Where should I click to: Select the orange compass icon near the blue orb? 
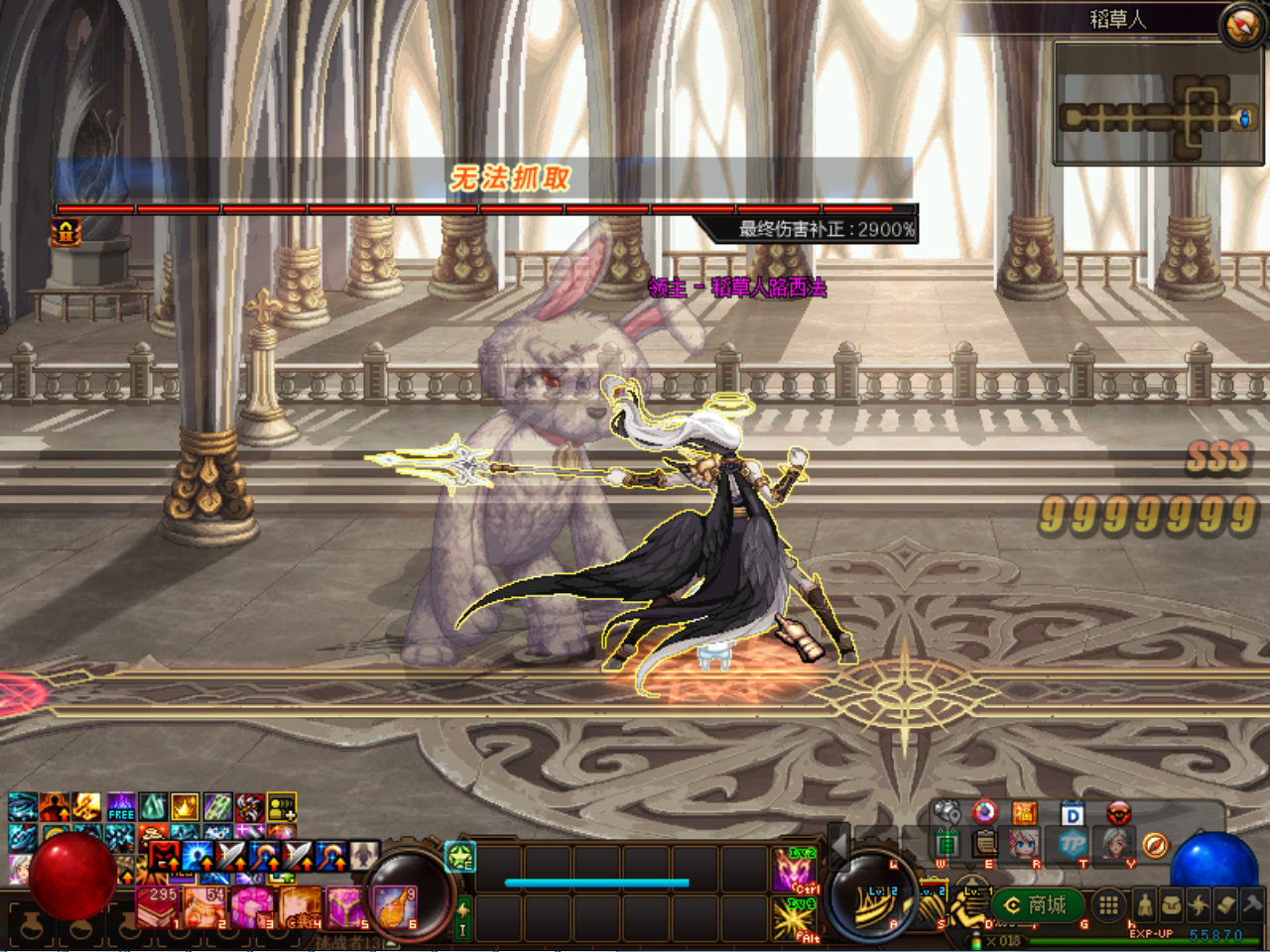[1155, 846]
